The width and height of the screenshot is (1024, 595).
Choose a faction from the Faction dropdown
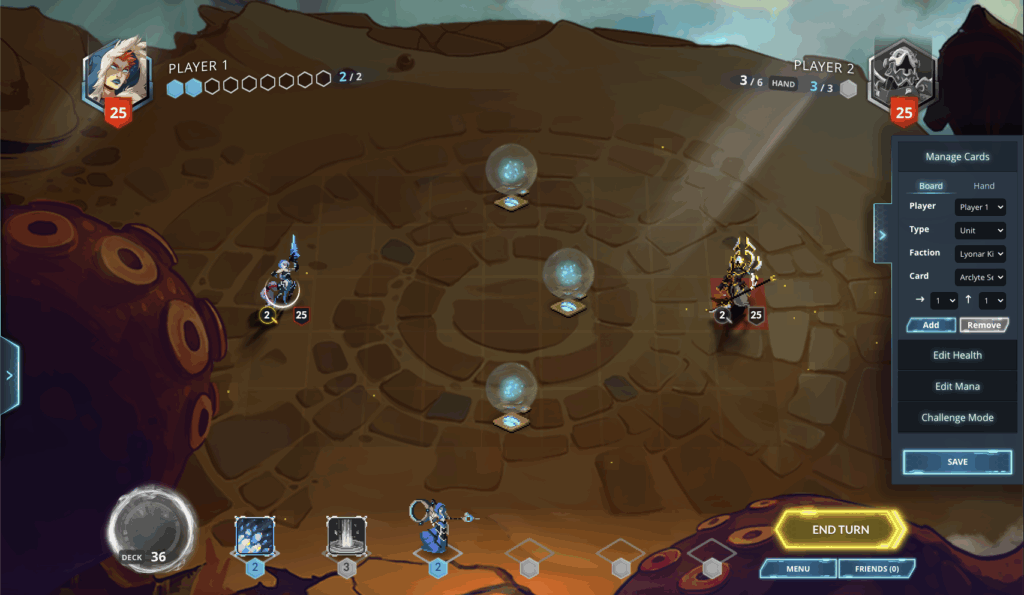point(980,254)
